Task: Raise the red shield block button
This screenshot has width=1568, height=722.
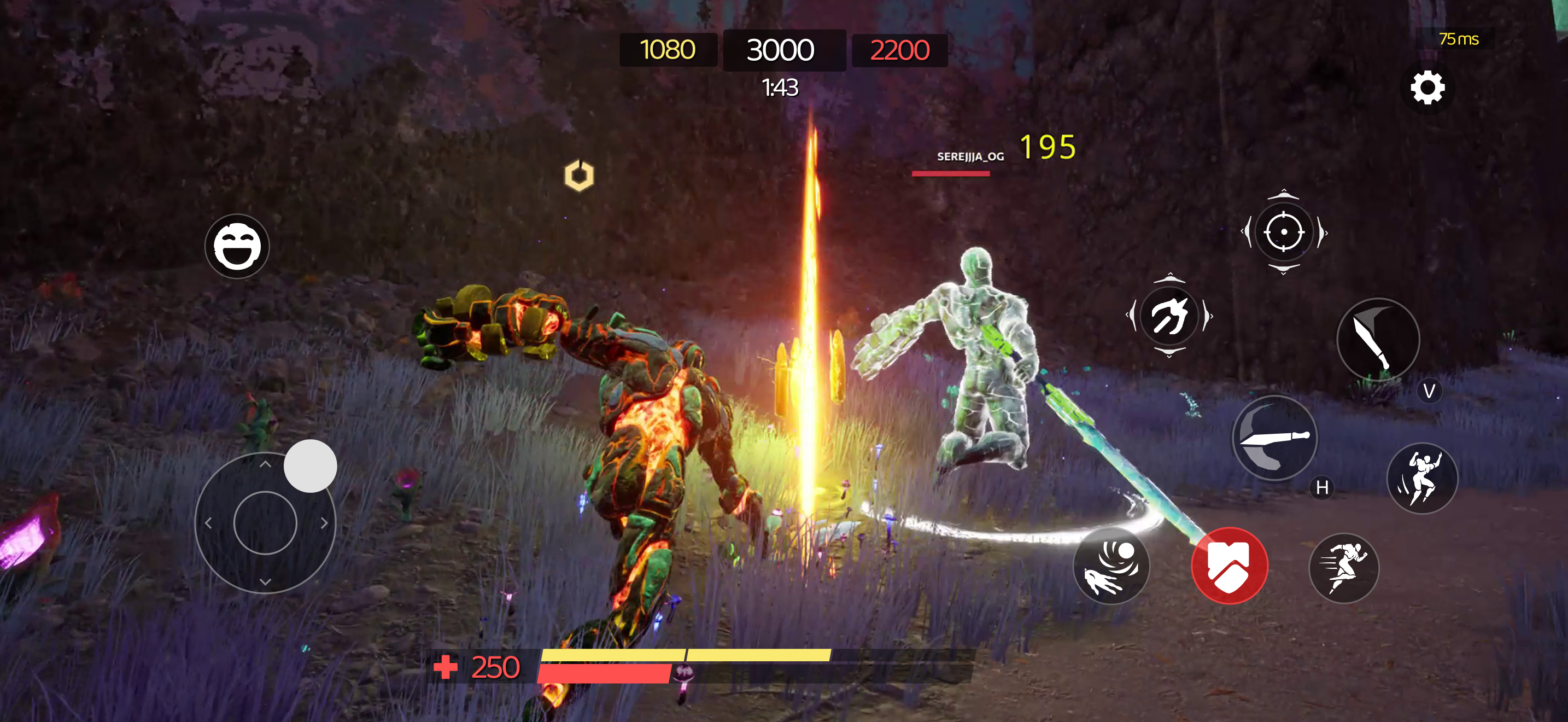Action: (1230, 566)
